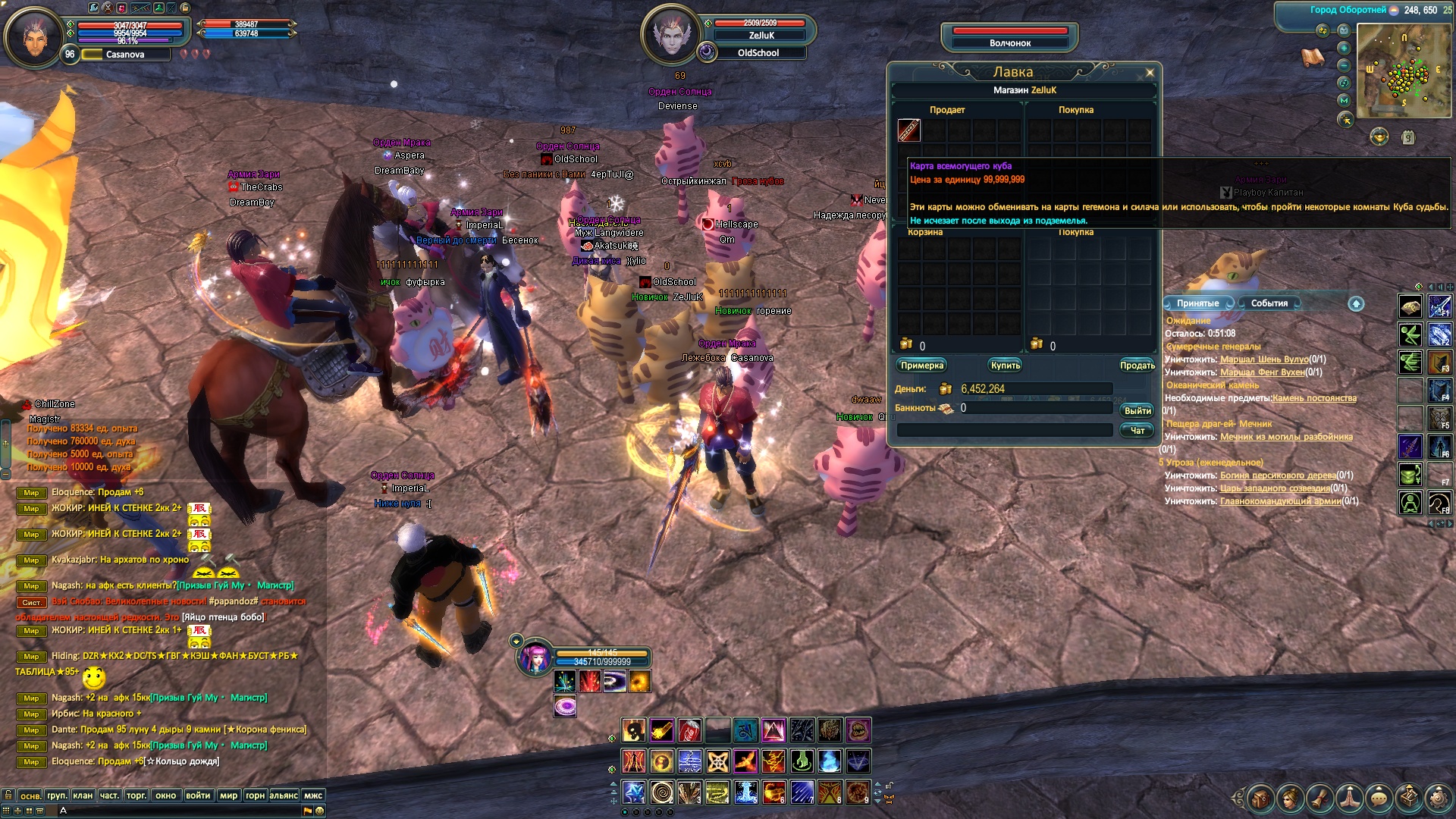1456x819 pixels.
Task: Select the ZelluK target portrait
Action: [x=670, y=35]
